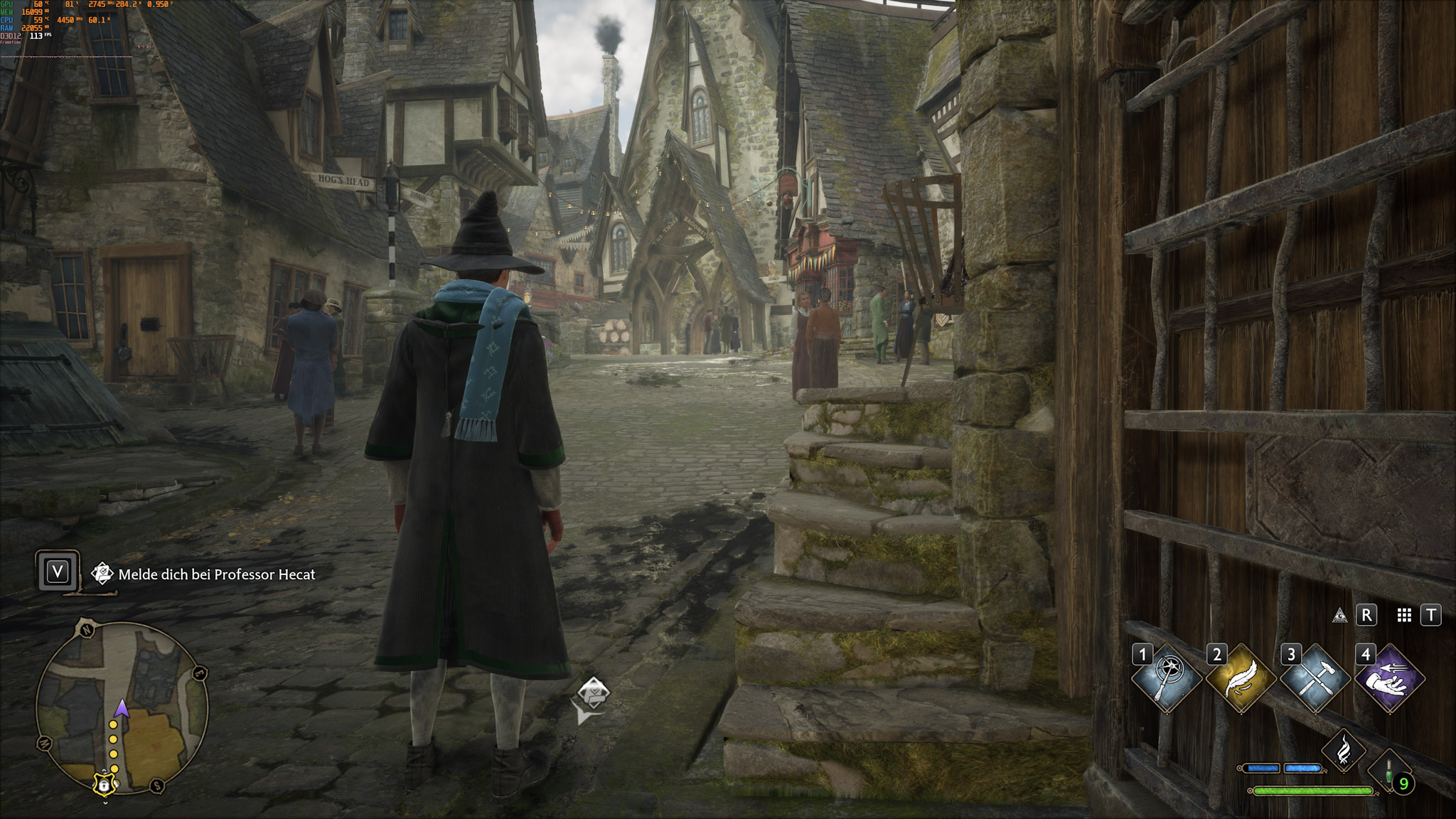This screenshot has width=1456, height=819.
Task: Expand the chevron above the minimap crest
Action: point(105,770)
